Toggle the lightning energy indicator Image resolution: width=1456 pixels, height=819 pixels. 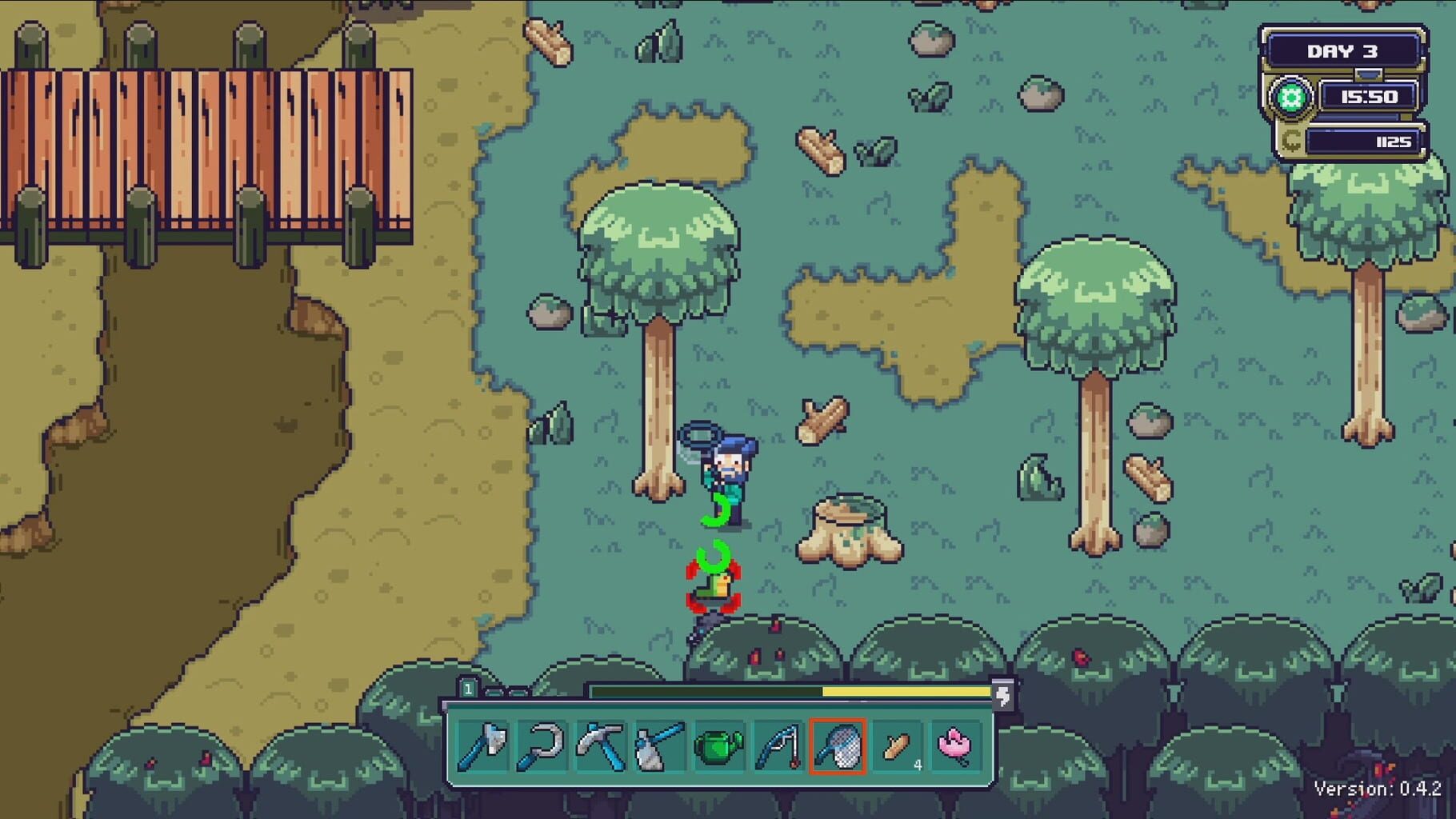coord(1003,696)
